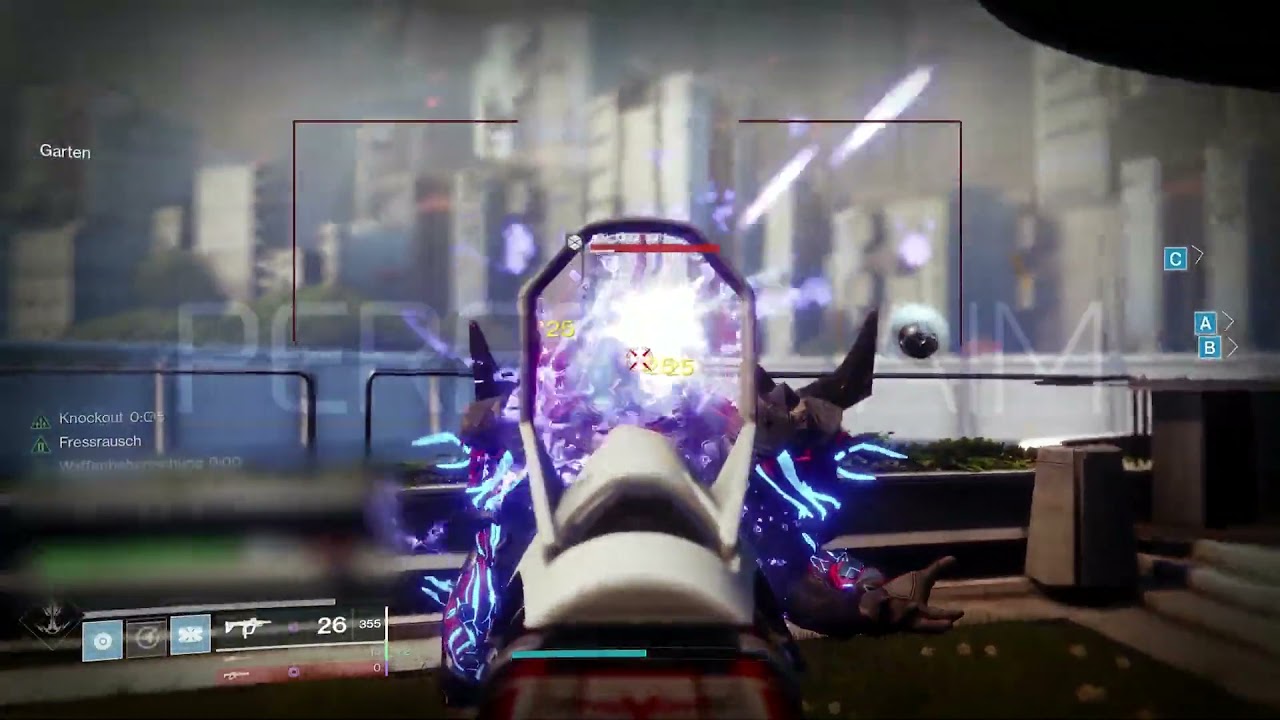
Task: Activate the class ability icon
Action: pos(190,635)
